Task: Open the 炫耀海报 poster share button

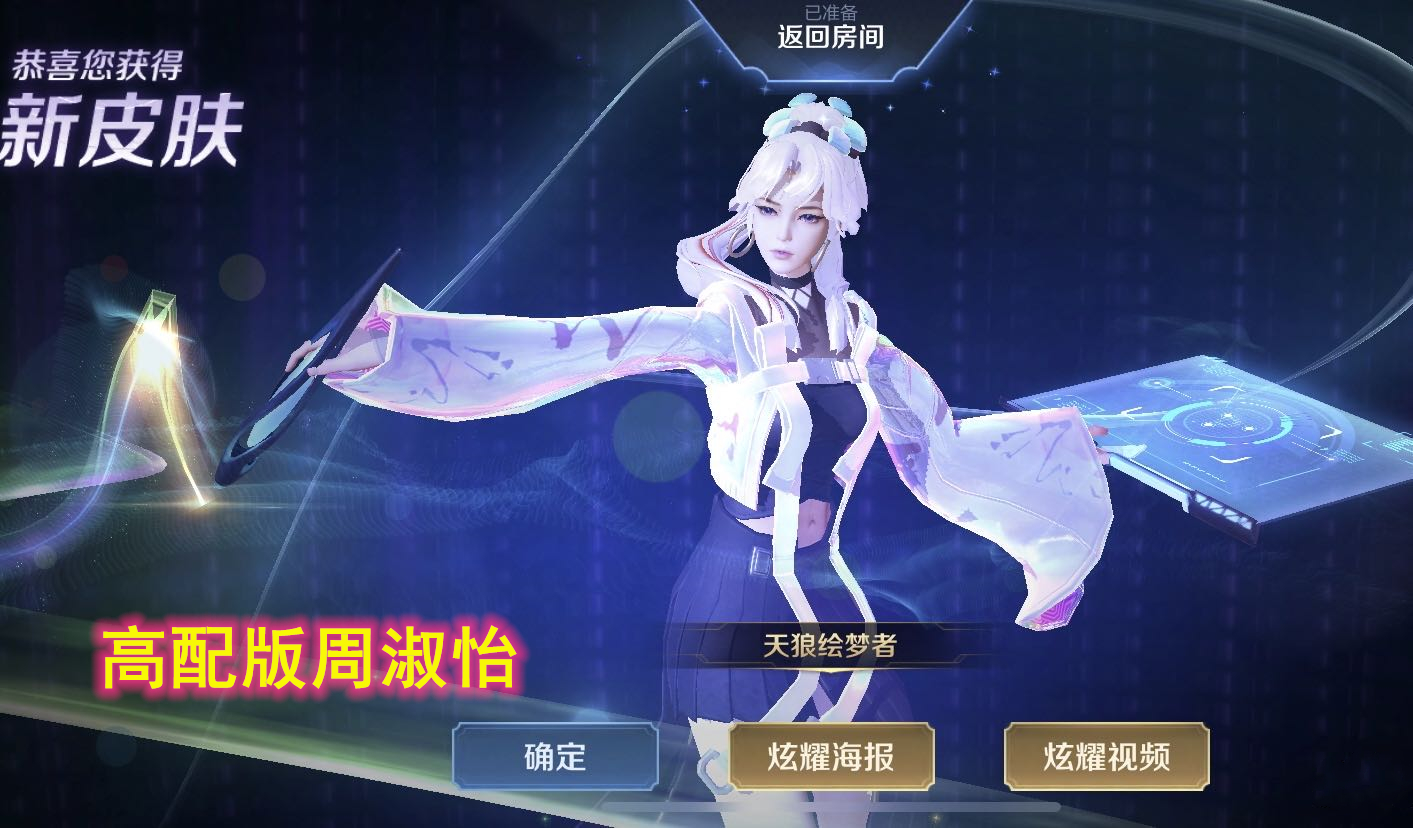Action: tap(834, 759)
